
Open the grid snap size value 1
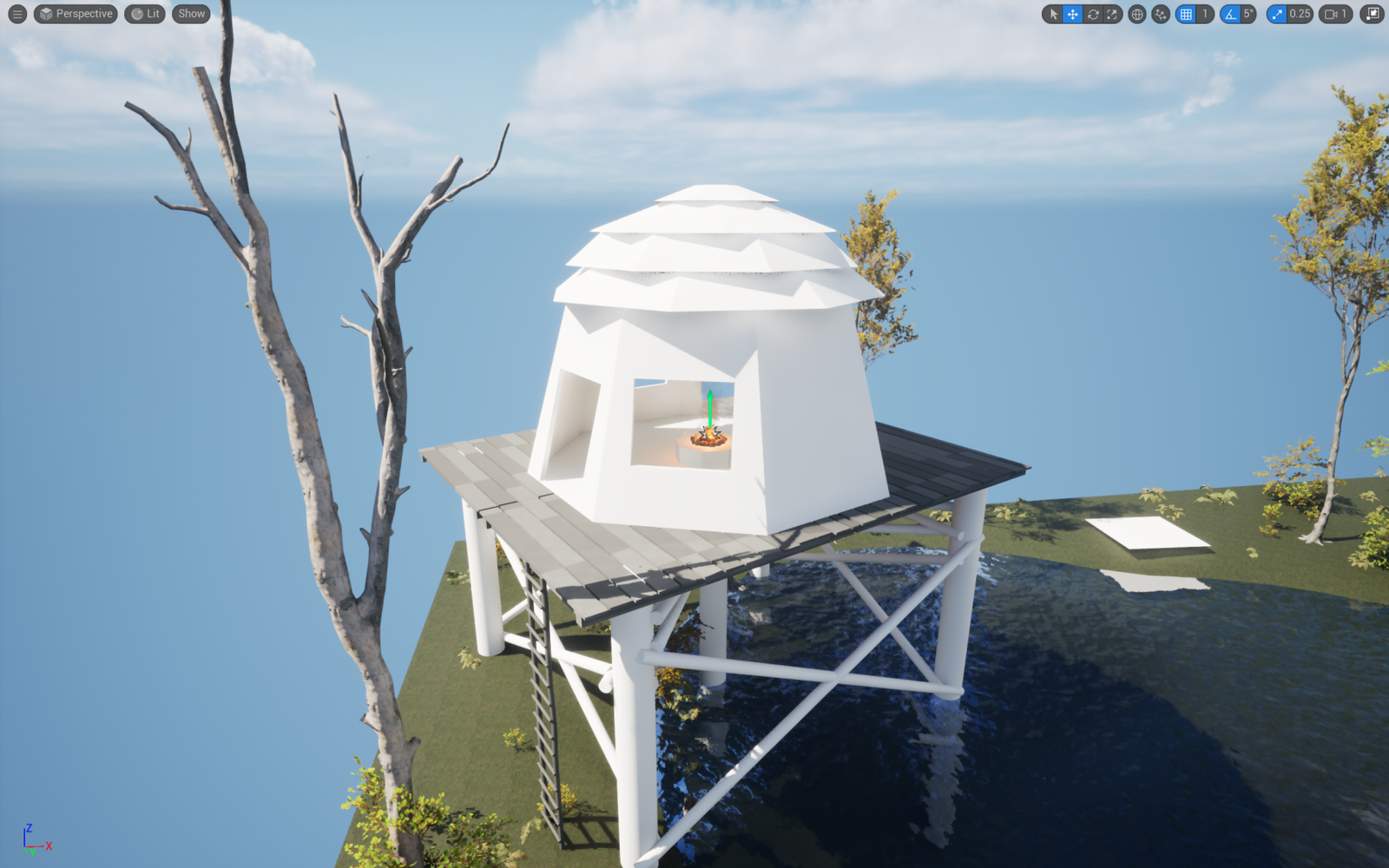(1205, 14)
